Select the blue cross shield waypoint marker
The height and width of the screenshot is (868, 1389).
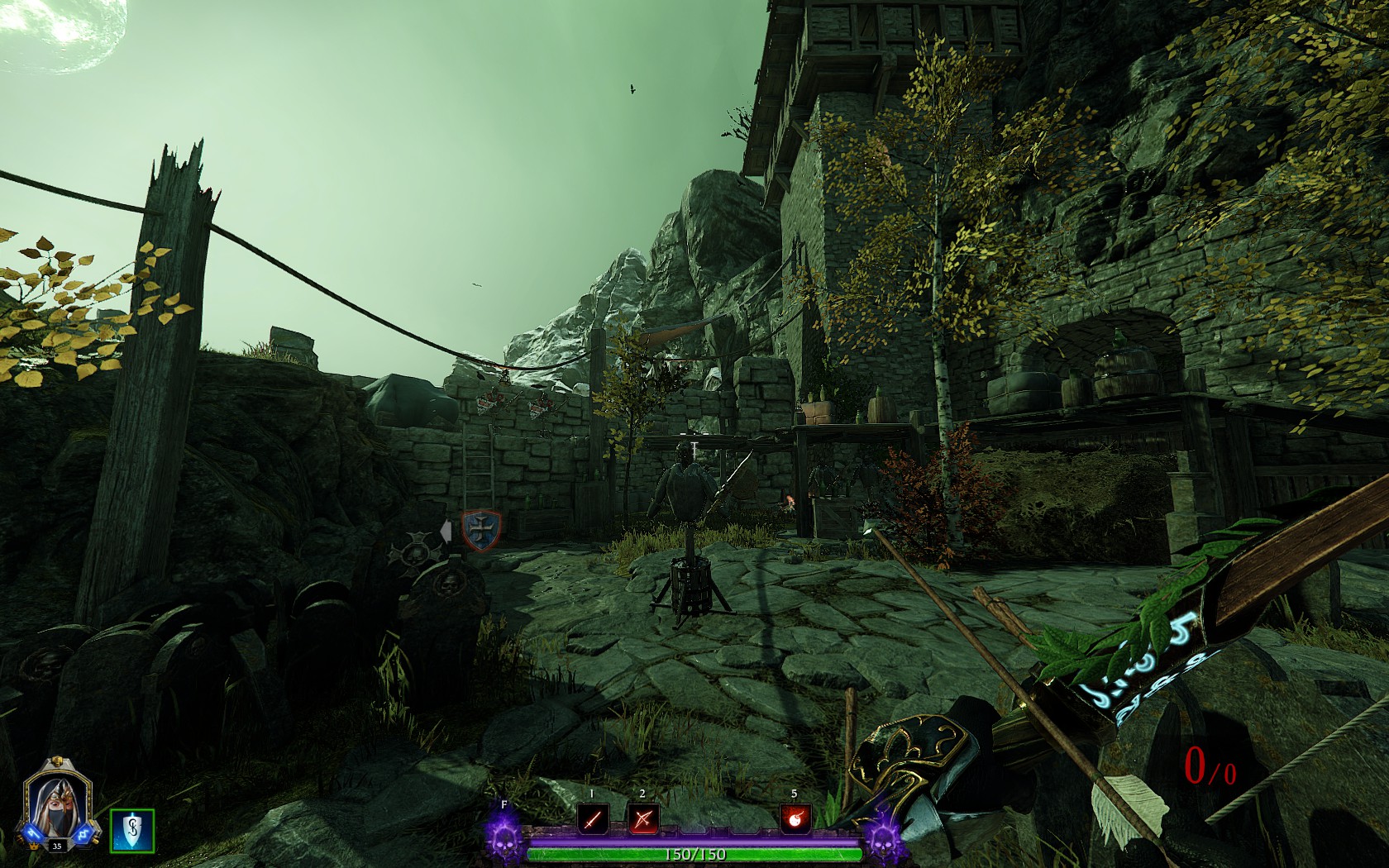pos(481,530)
